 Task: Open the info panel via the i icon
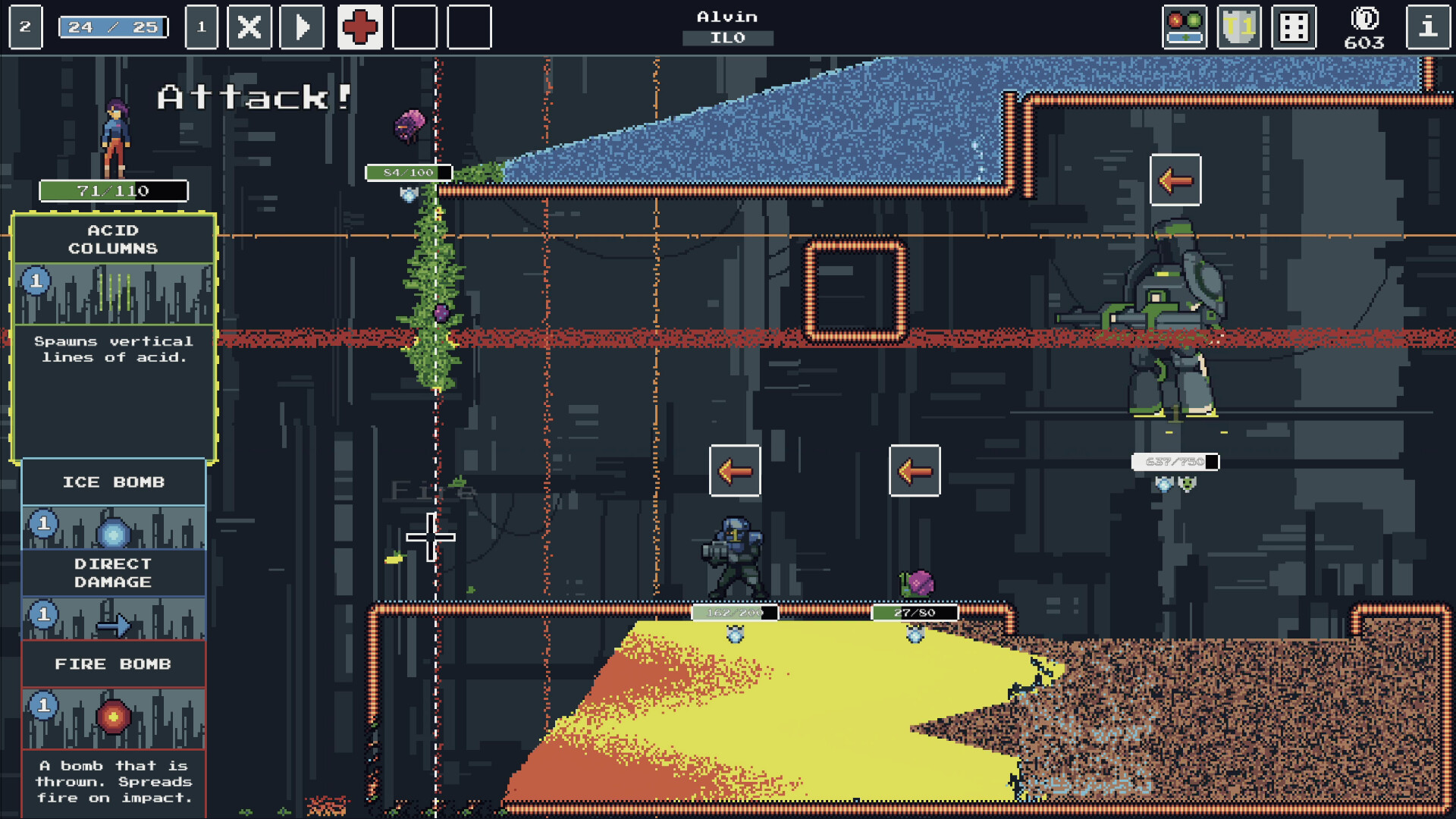click(1429, 27)
